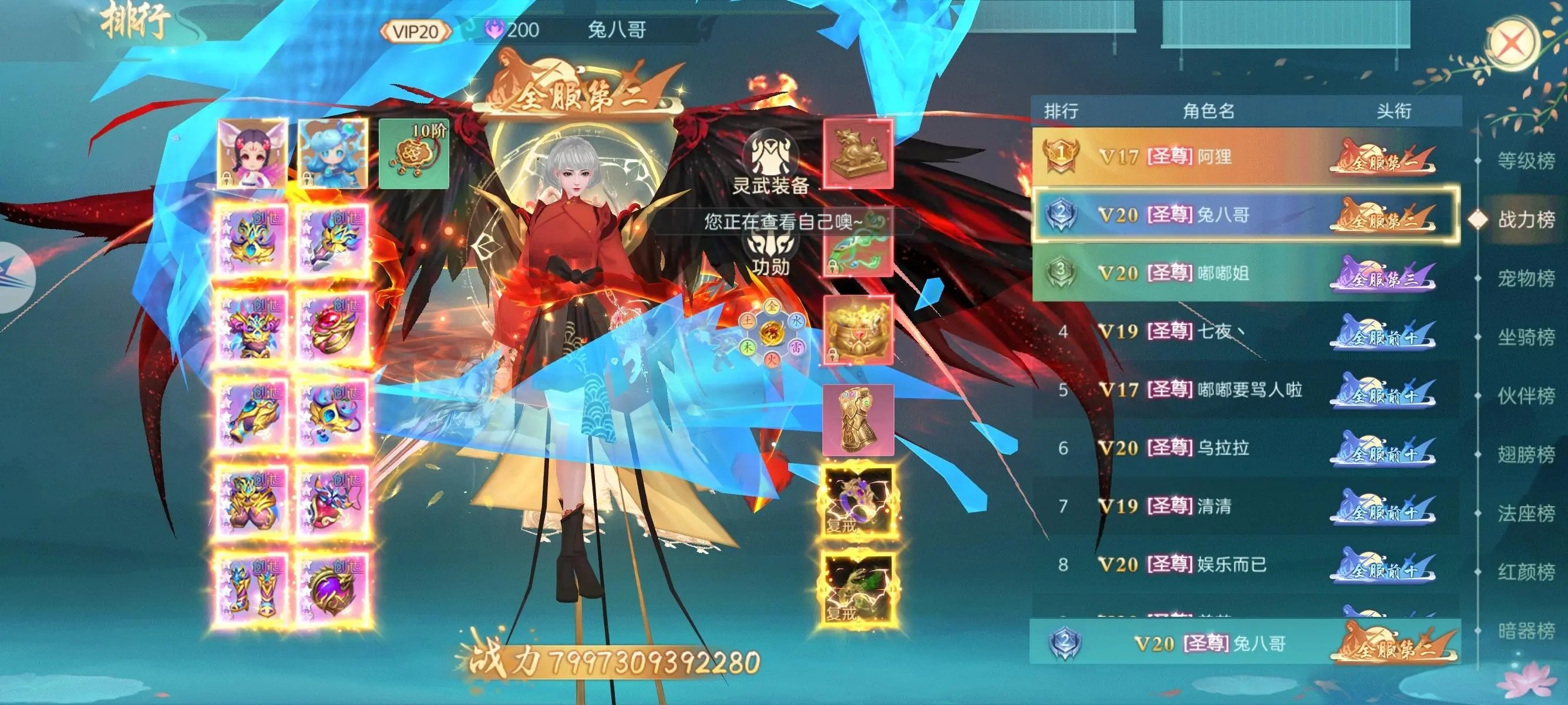
Task: Select the 金 metal element on the wheel
Action: tap(772, 307)
